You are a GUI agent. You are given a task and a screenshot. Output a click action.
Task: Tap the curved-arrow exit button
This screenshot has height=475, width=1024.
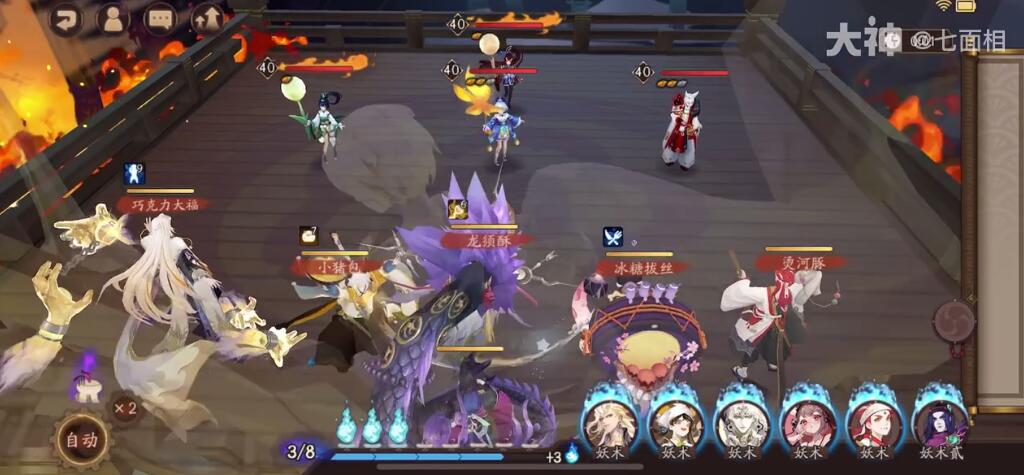point(67,18)
